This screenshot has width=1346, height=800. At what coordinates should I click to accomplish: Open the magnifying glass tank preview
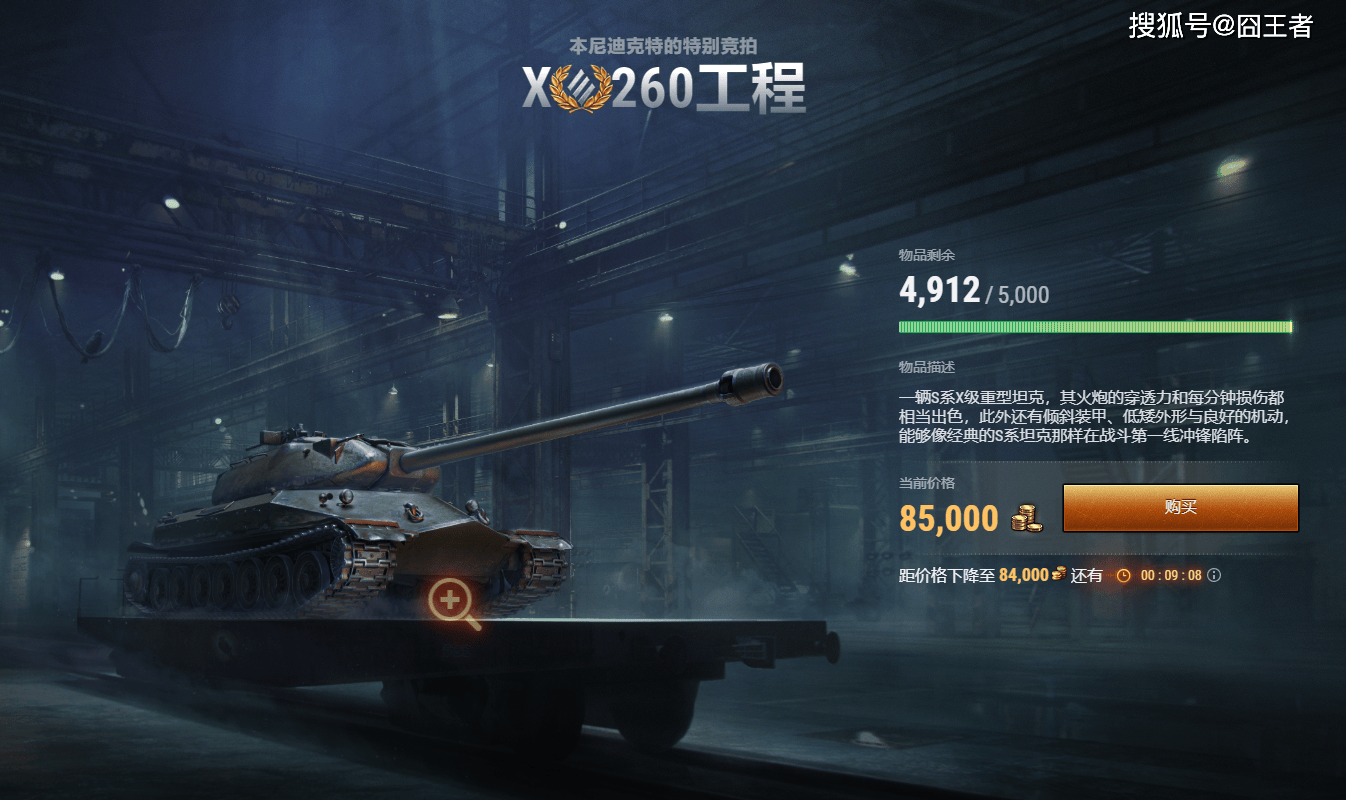(x=452, y=602)
